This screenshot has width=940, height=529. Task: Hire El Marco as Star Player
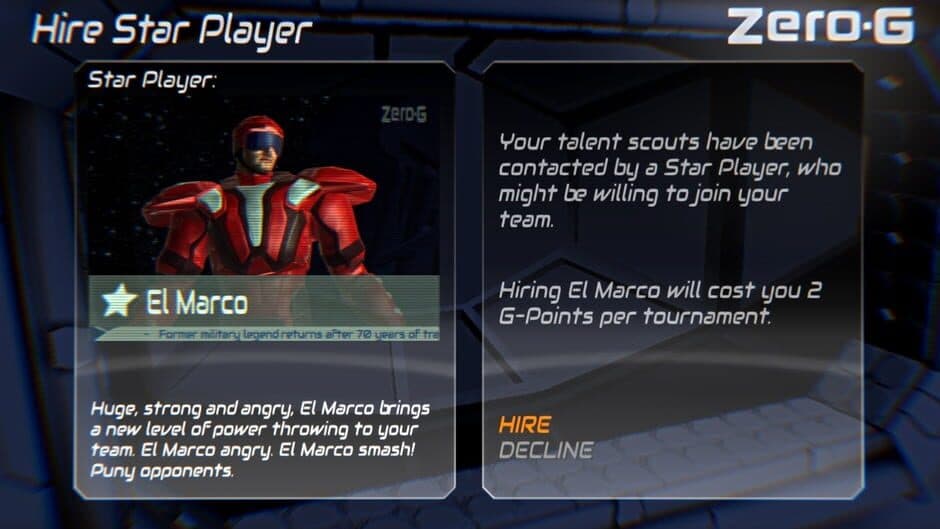pos(525,425)
